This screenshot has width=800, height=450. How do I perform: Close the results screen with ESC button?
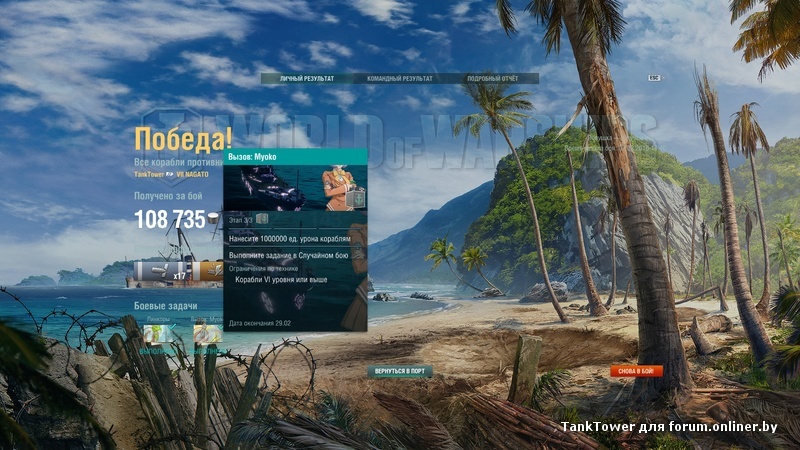click(x=654, y=77)
